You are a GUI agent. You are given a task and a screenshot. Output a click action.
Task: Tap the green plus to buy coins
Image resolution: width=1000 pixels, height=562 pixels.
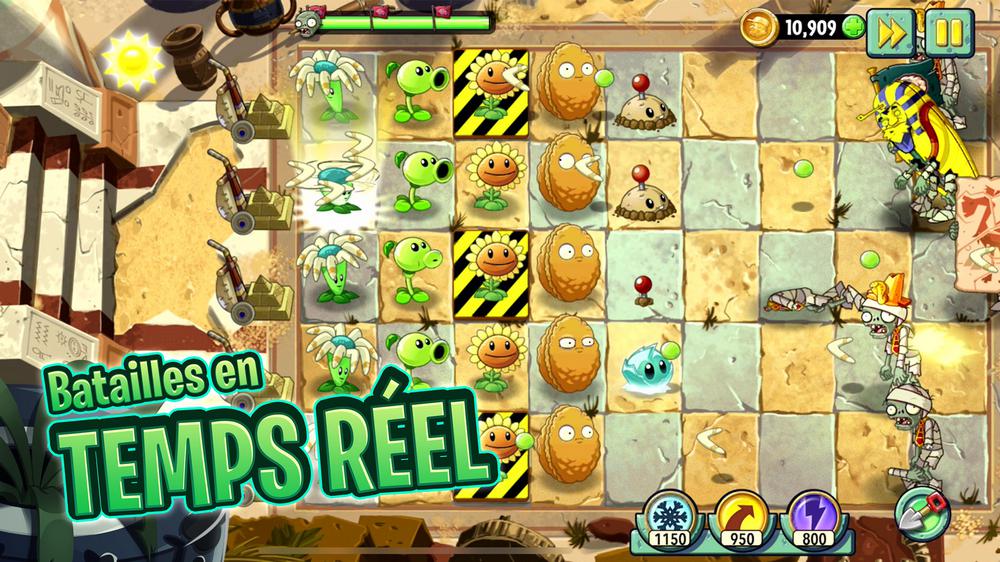(852, 27)
